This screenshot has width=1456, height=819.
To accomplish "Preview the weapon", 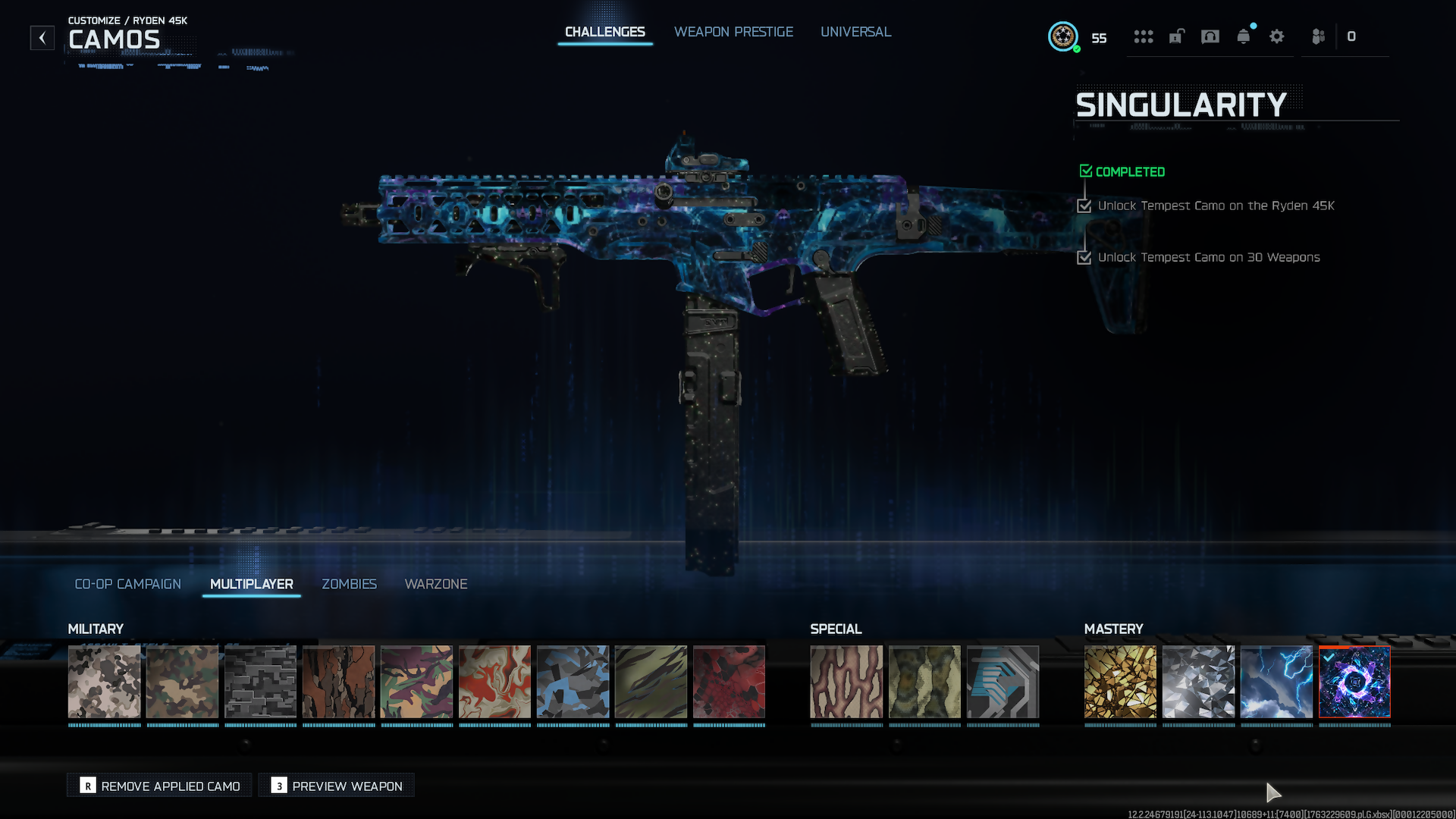I will coord(337,786).
